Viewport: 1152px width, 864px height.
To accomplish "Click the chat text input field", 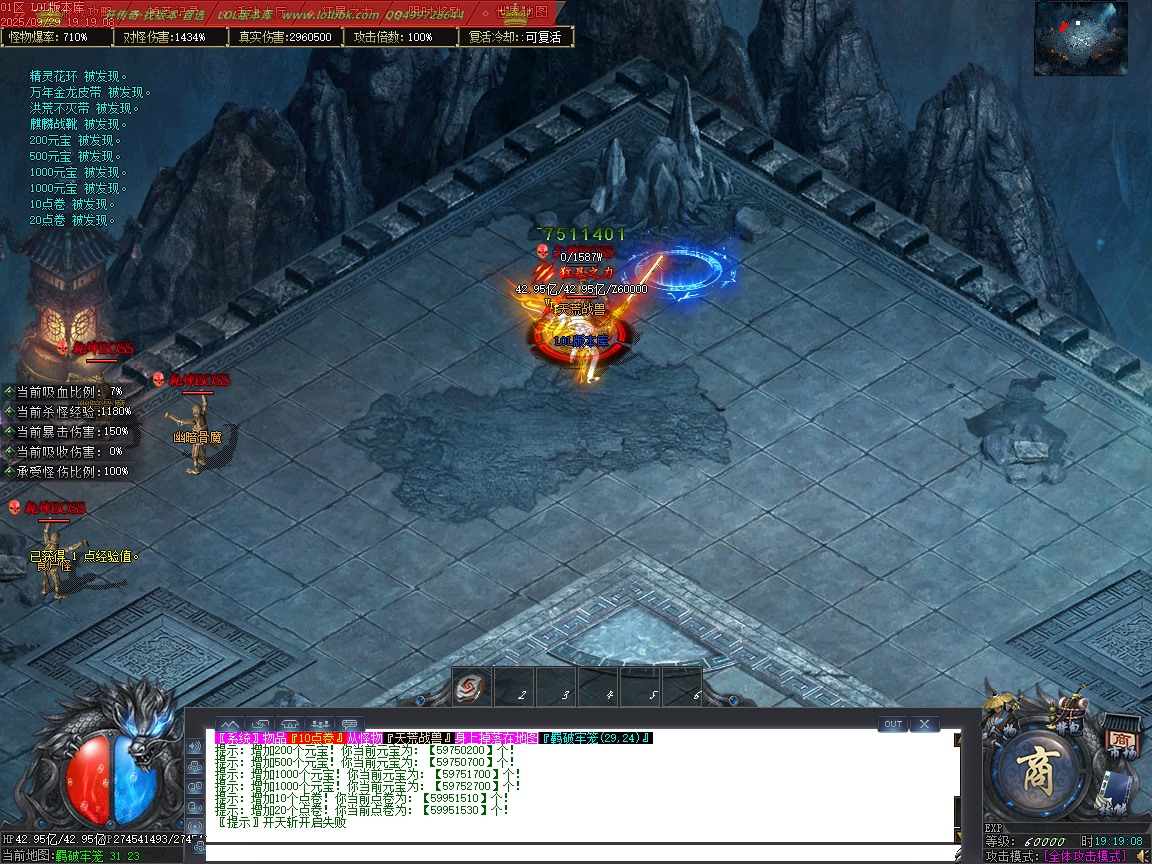I will [x=580, y=853].
